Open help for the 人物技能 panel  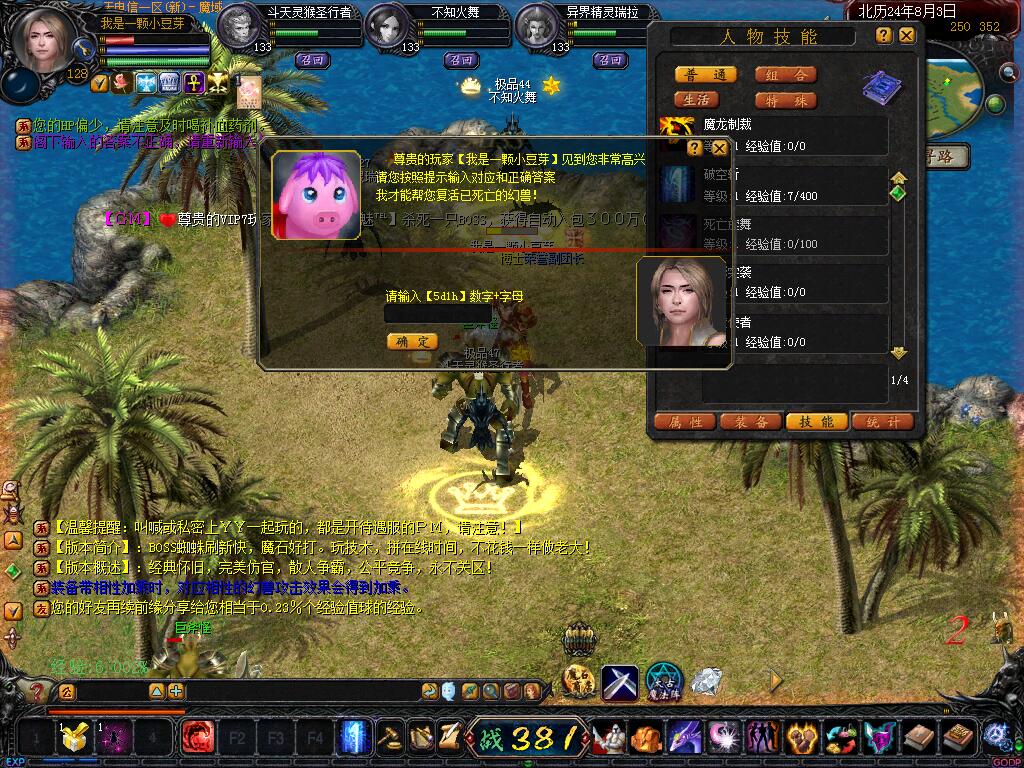pos(884,35)
